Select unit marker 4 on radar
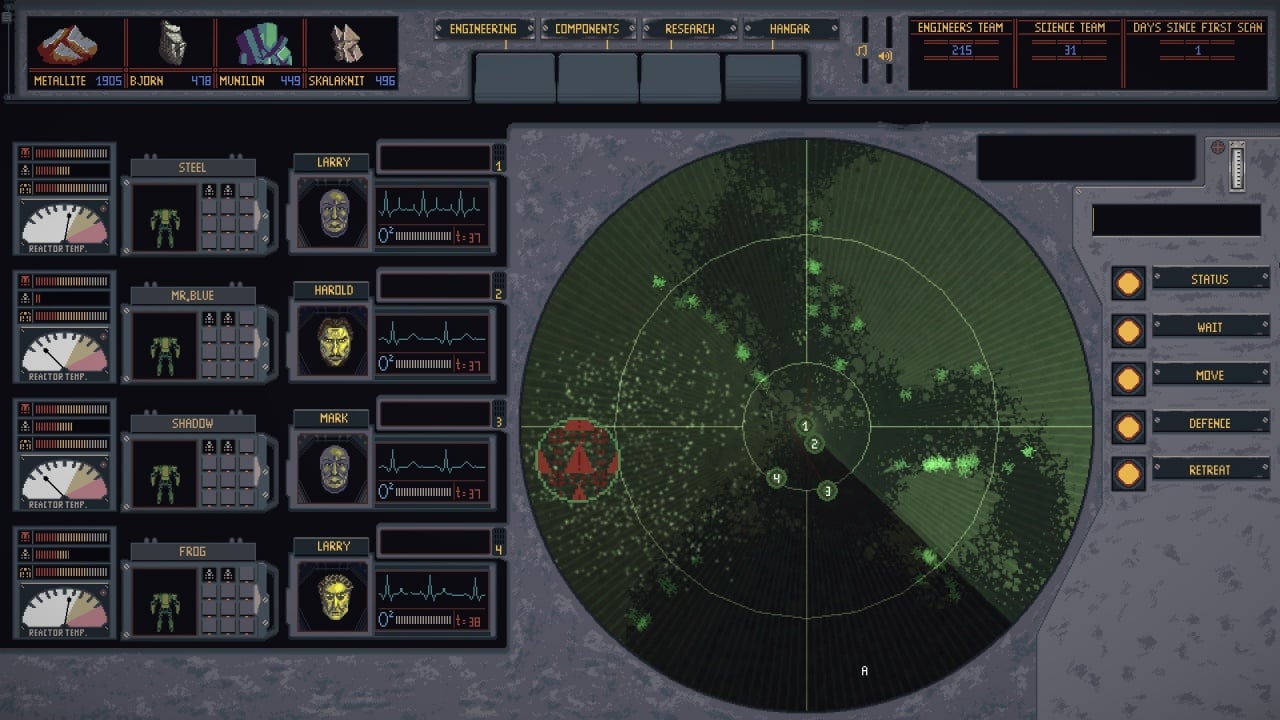Screen dimensions: 1280x720 pos(776,478)
